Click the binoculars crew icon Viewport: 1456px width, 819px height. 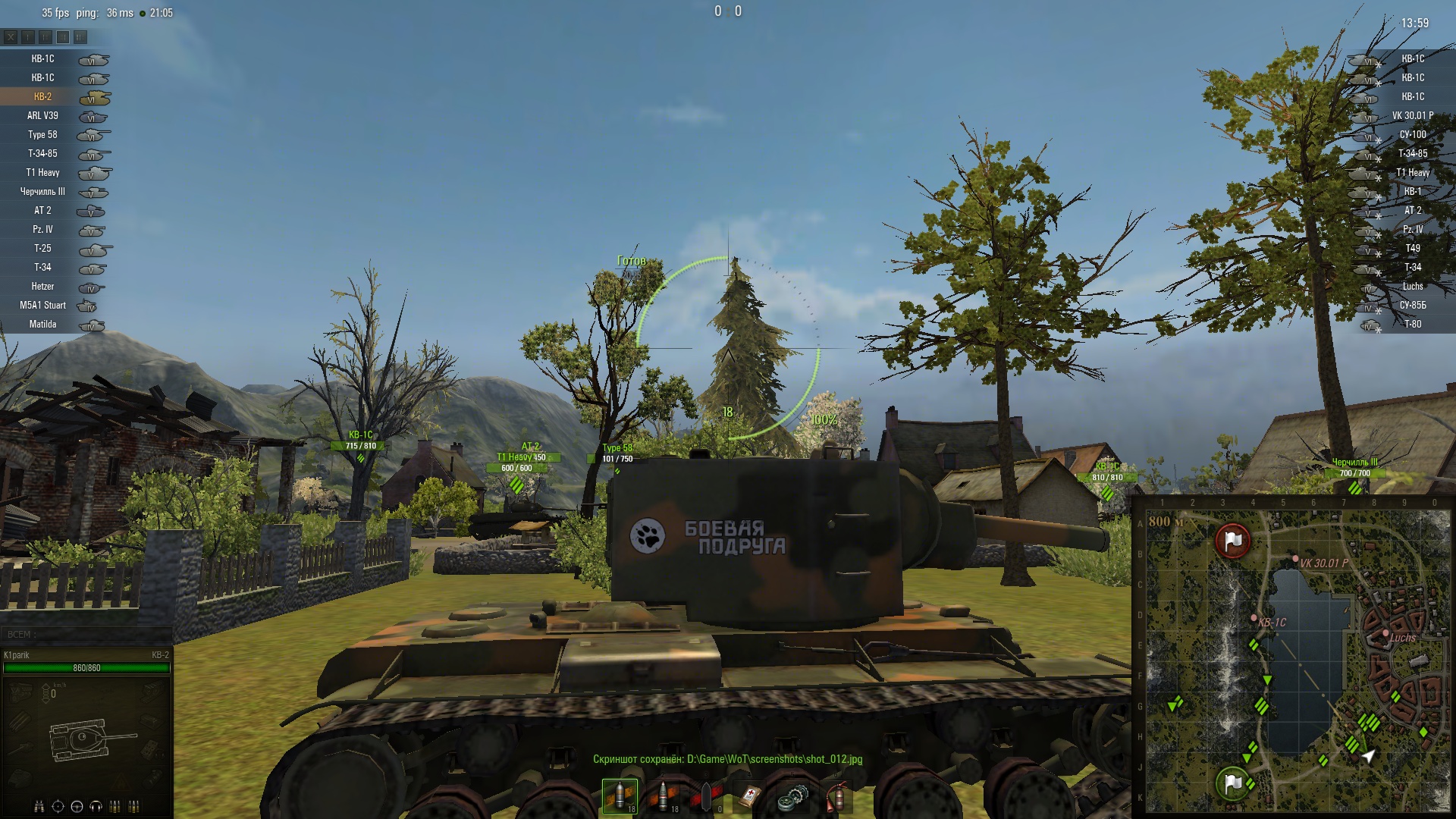[x=39, y=806]
